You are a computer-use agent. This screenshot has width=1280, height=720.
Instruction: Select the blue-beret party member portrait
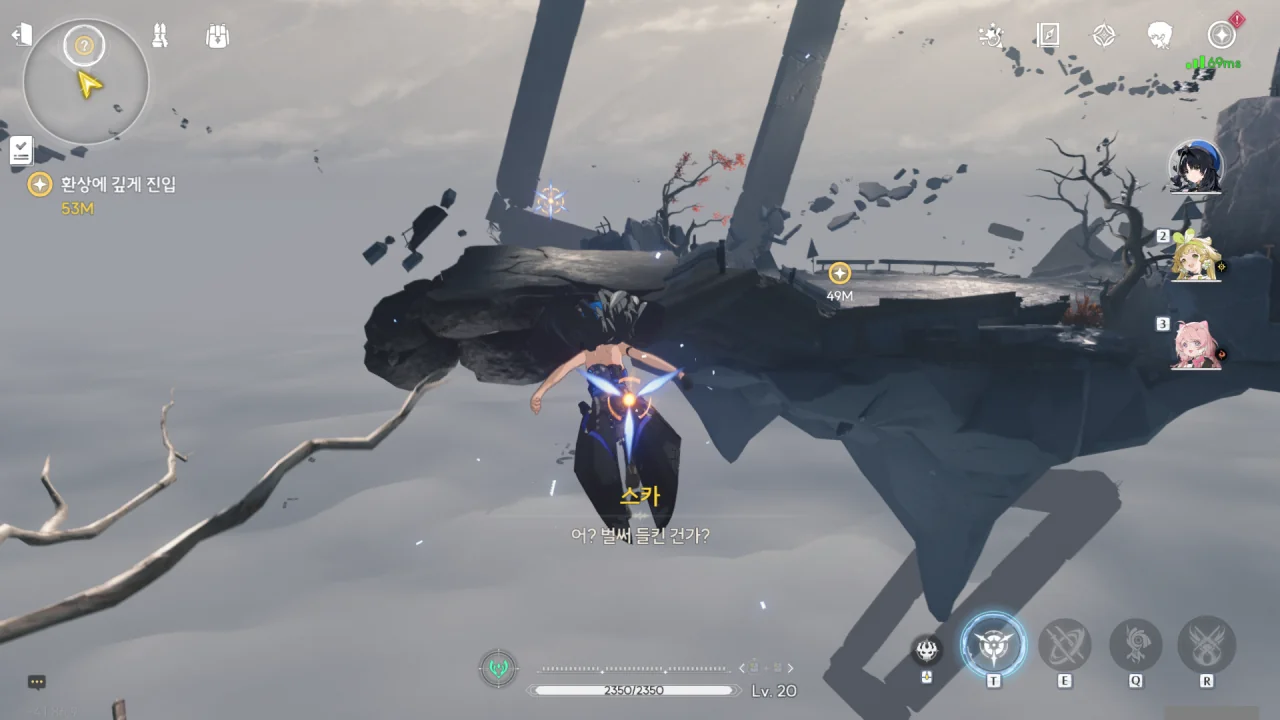click(x=1196, y=167)
